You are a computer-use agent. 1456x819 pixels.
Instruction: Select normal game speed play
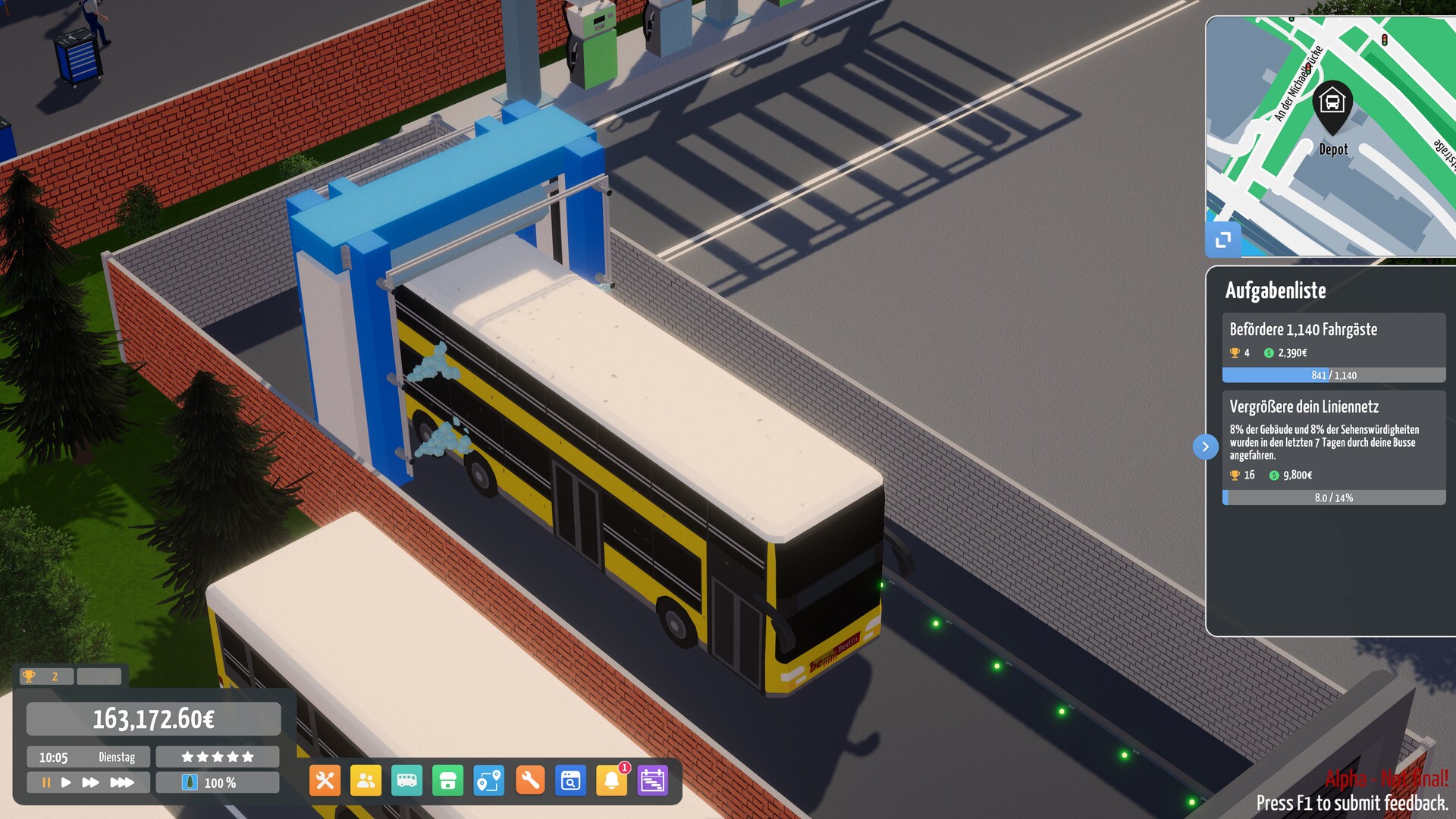coord(67,781)
